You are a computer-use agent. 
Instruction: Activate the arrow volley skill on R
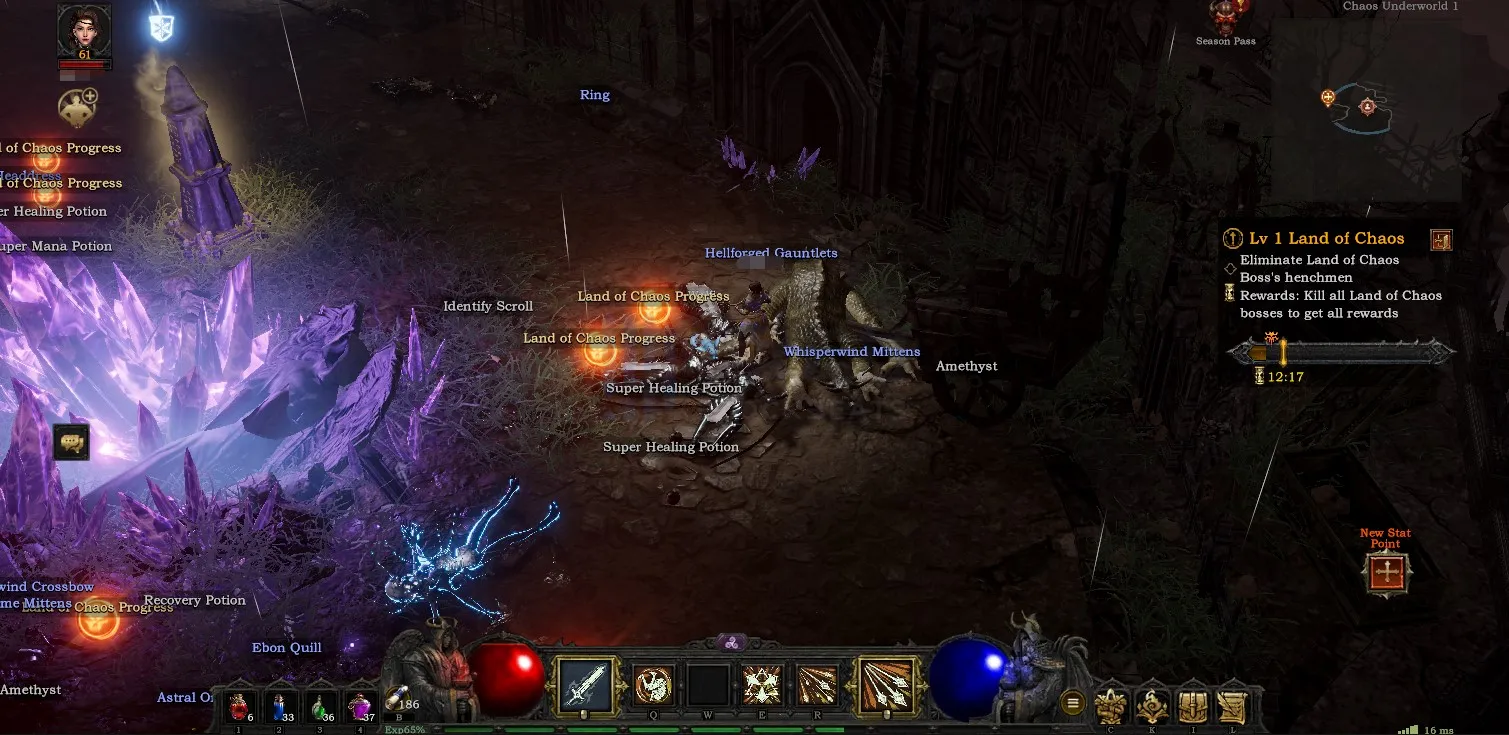click(817, 685)
